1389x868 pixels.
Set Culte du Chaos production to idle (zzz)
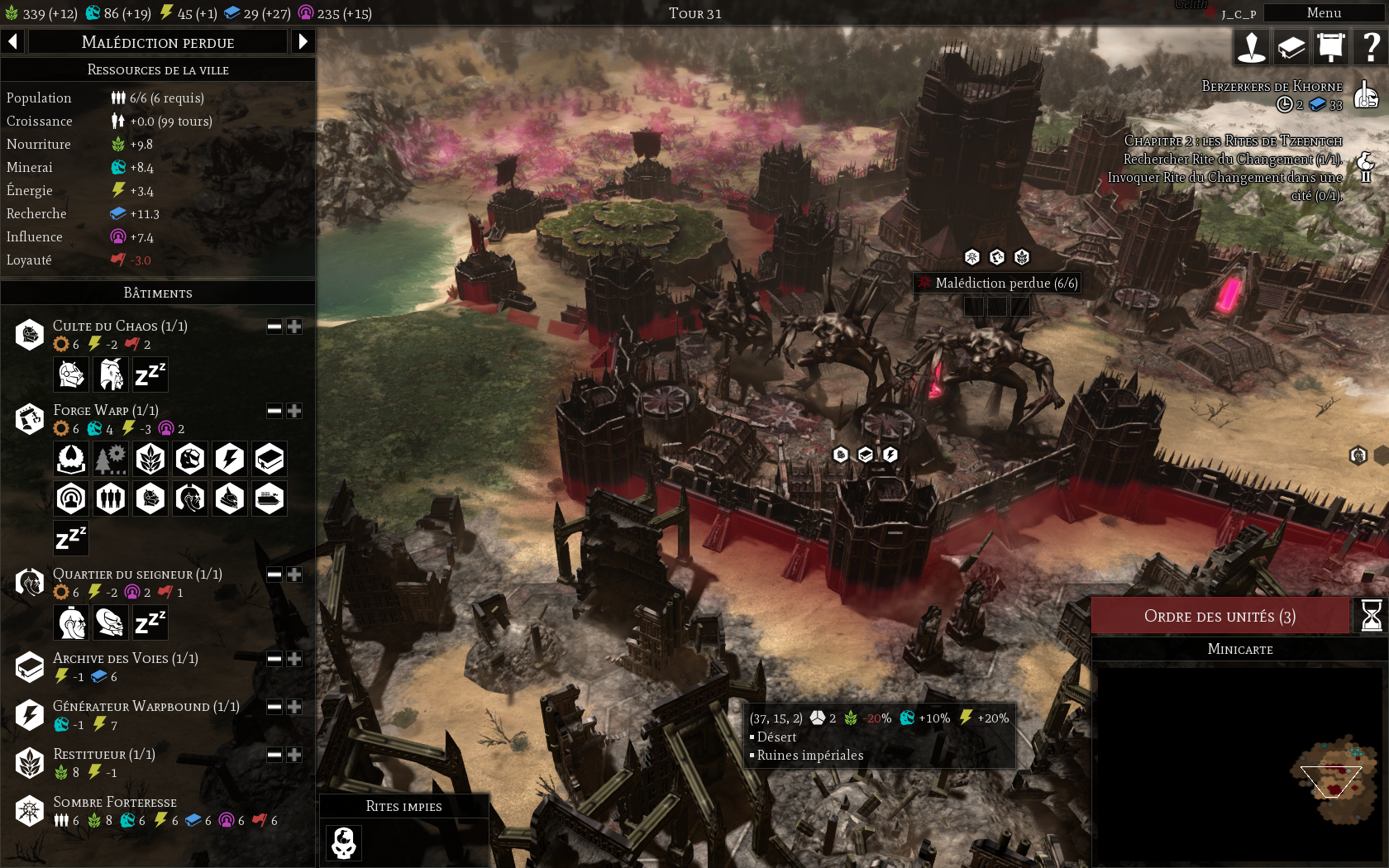[150, 374]
